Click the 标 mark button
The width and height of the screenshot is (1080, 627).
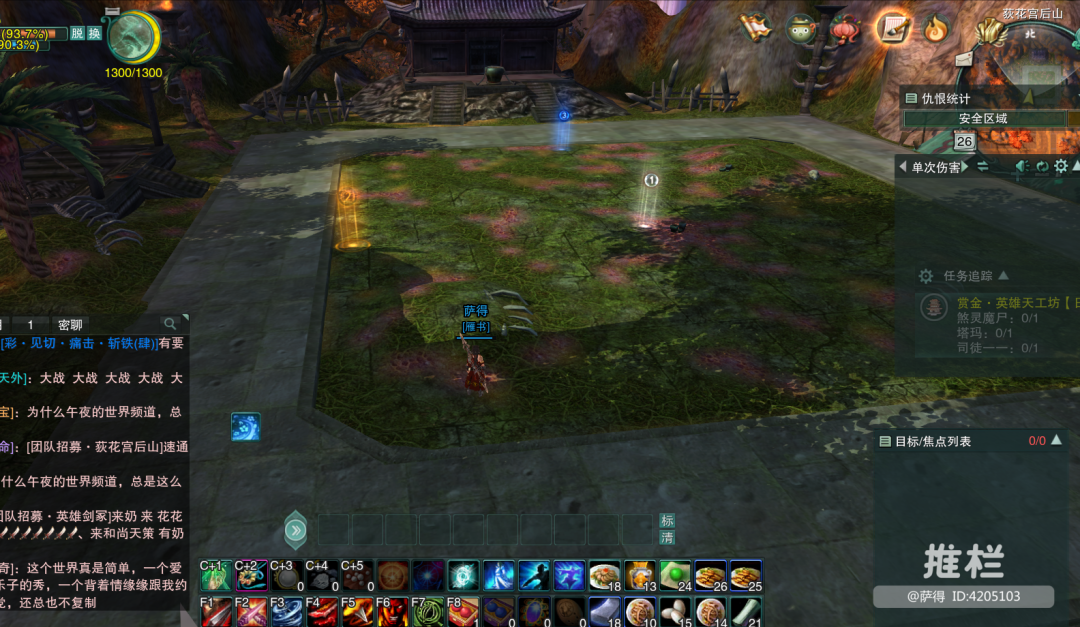click(667, 520)
